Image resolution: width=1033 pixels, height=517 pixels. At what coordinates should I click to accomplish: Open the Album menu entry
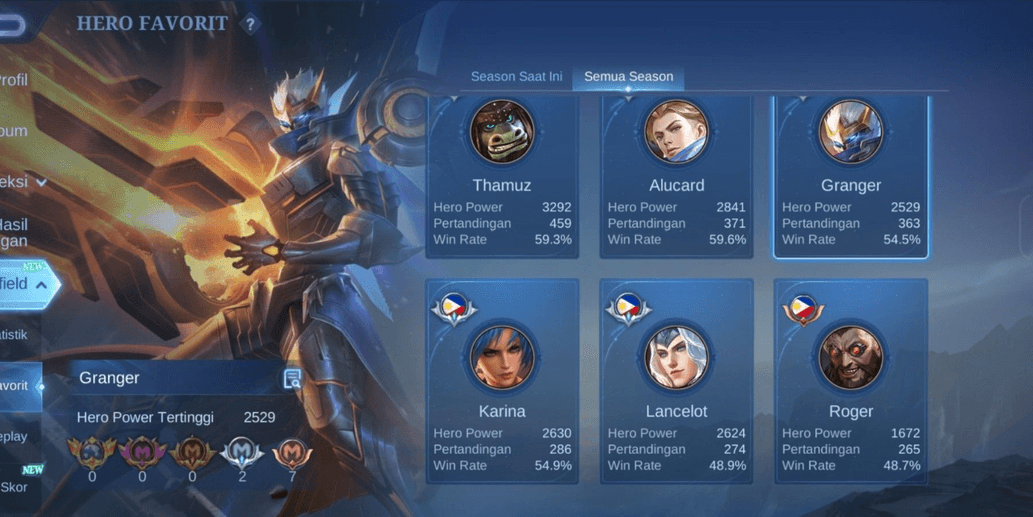[x=14, y=131]
